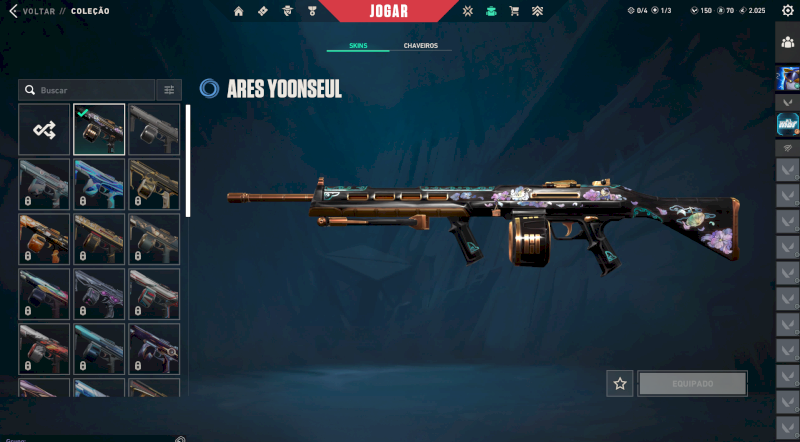Select the Skins tab
Image resolution: width=800 pixels, height=442 pixels.
[358, 46]
